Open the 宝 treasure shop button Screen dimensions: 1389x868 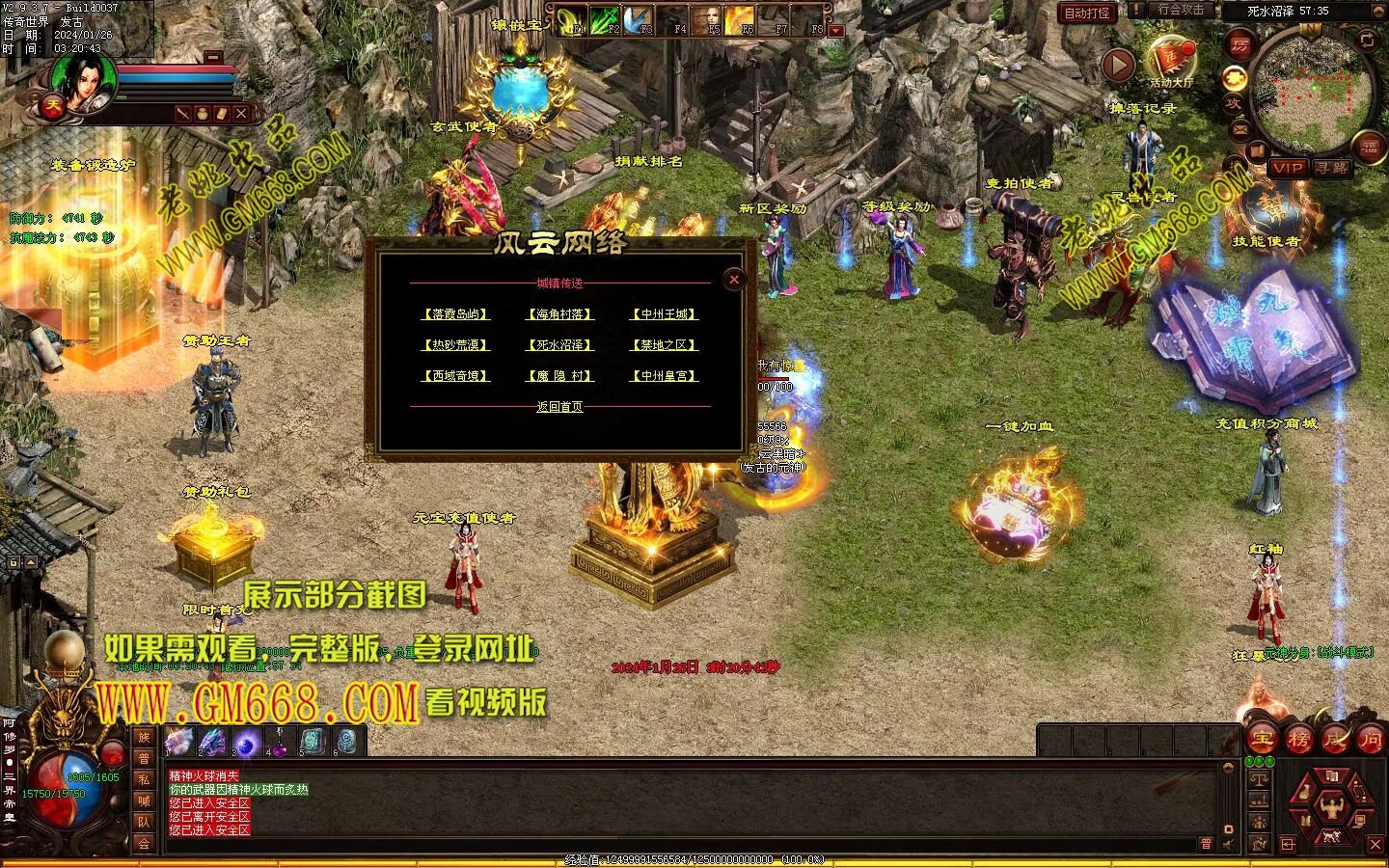pos(1263,740)
